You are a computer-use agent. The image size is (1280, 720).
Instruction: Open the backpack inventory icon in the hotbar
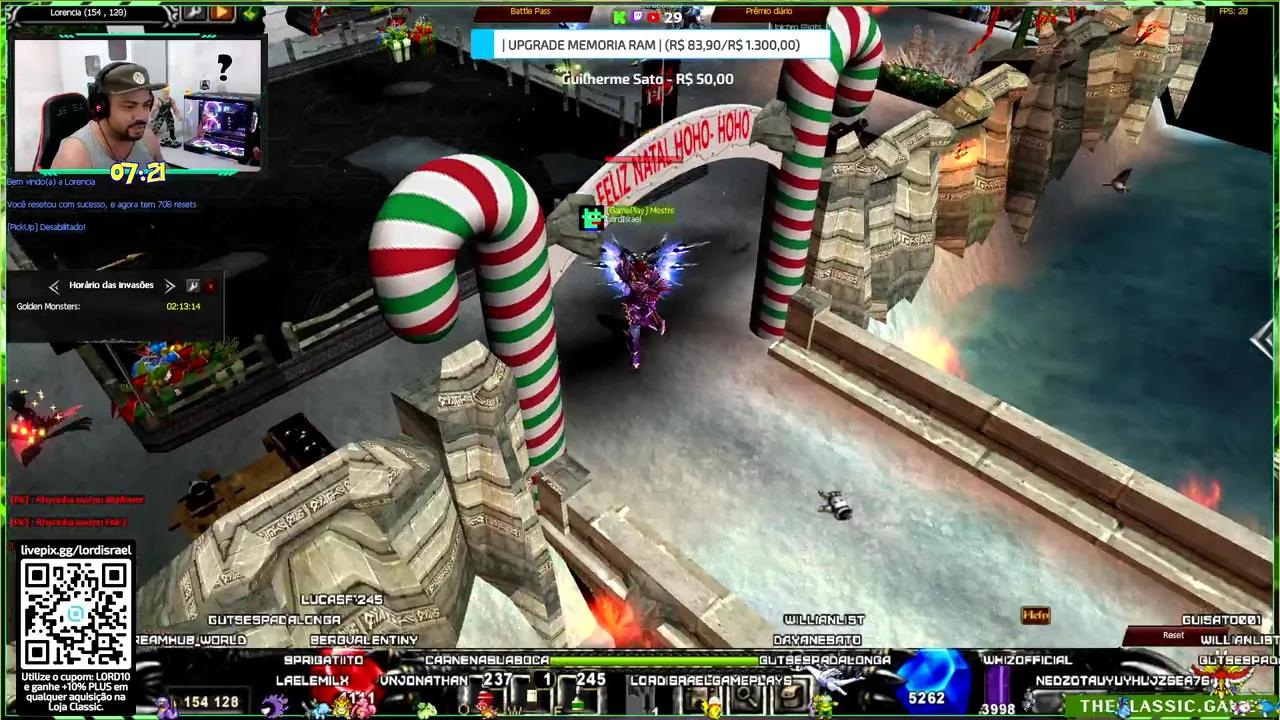[789, 698]
